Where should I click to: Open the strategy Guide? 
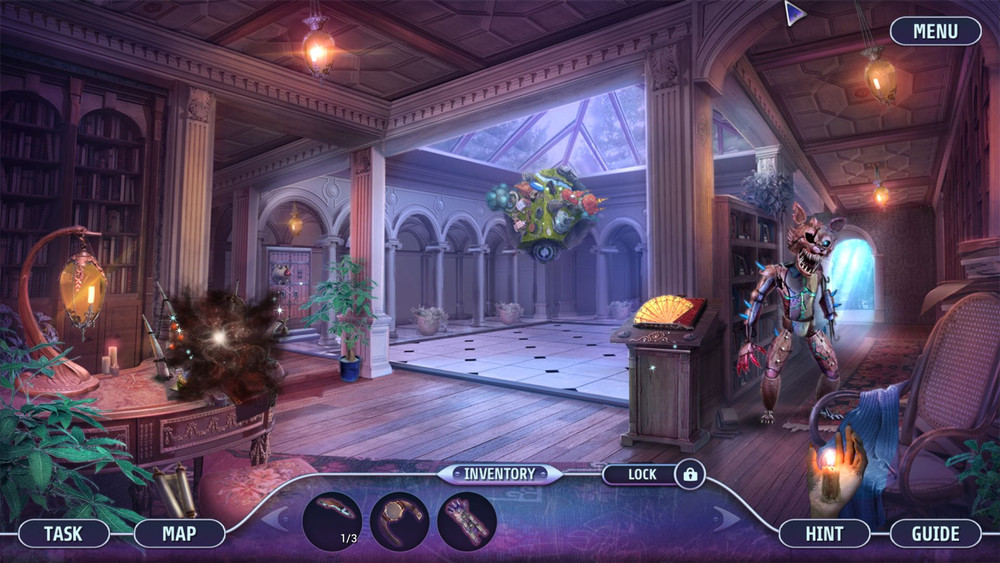point(935,533)
